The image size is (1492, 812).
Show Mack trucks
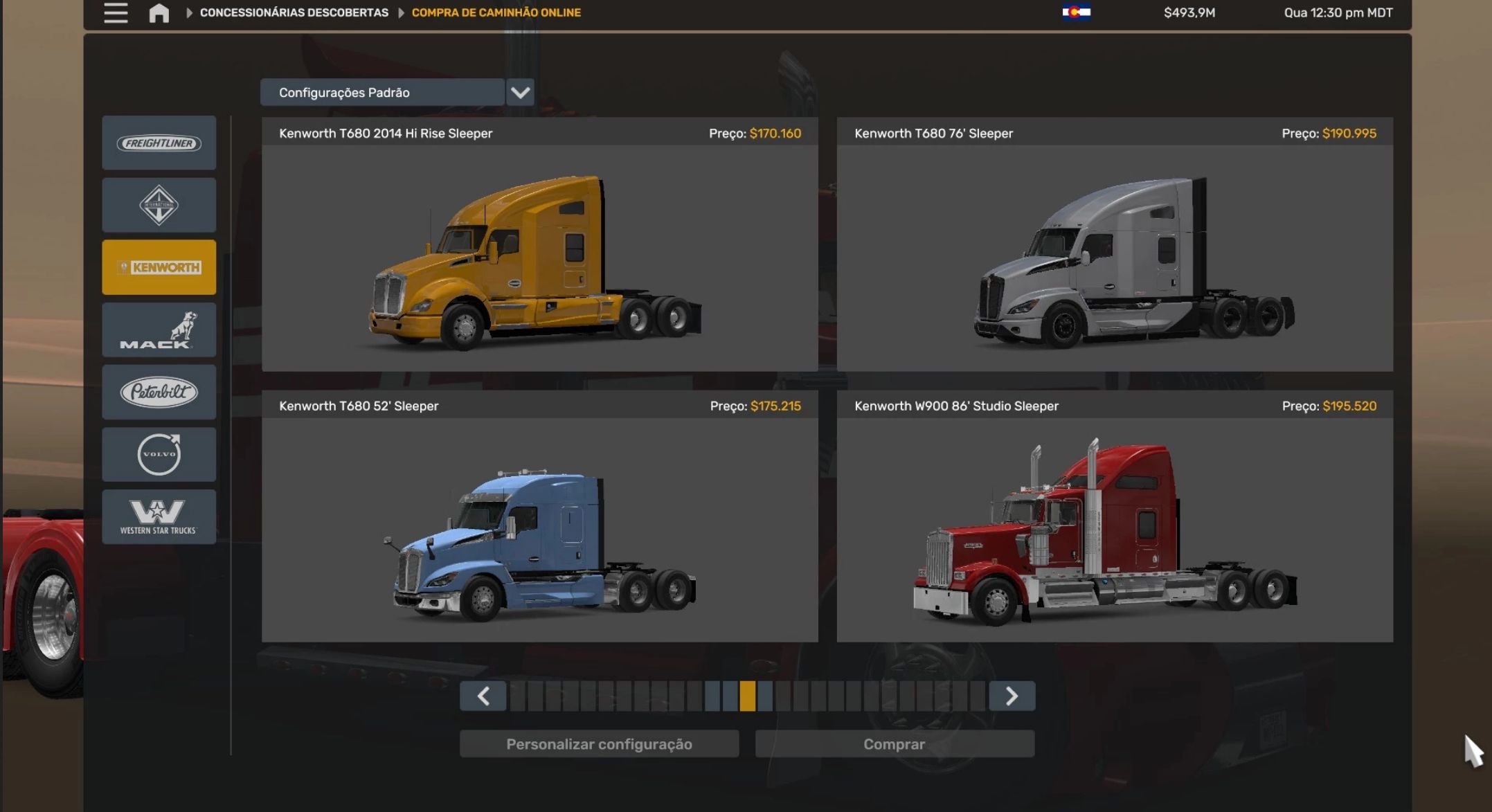tap(159, 330)
